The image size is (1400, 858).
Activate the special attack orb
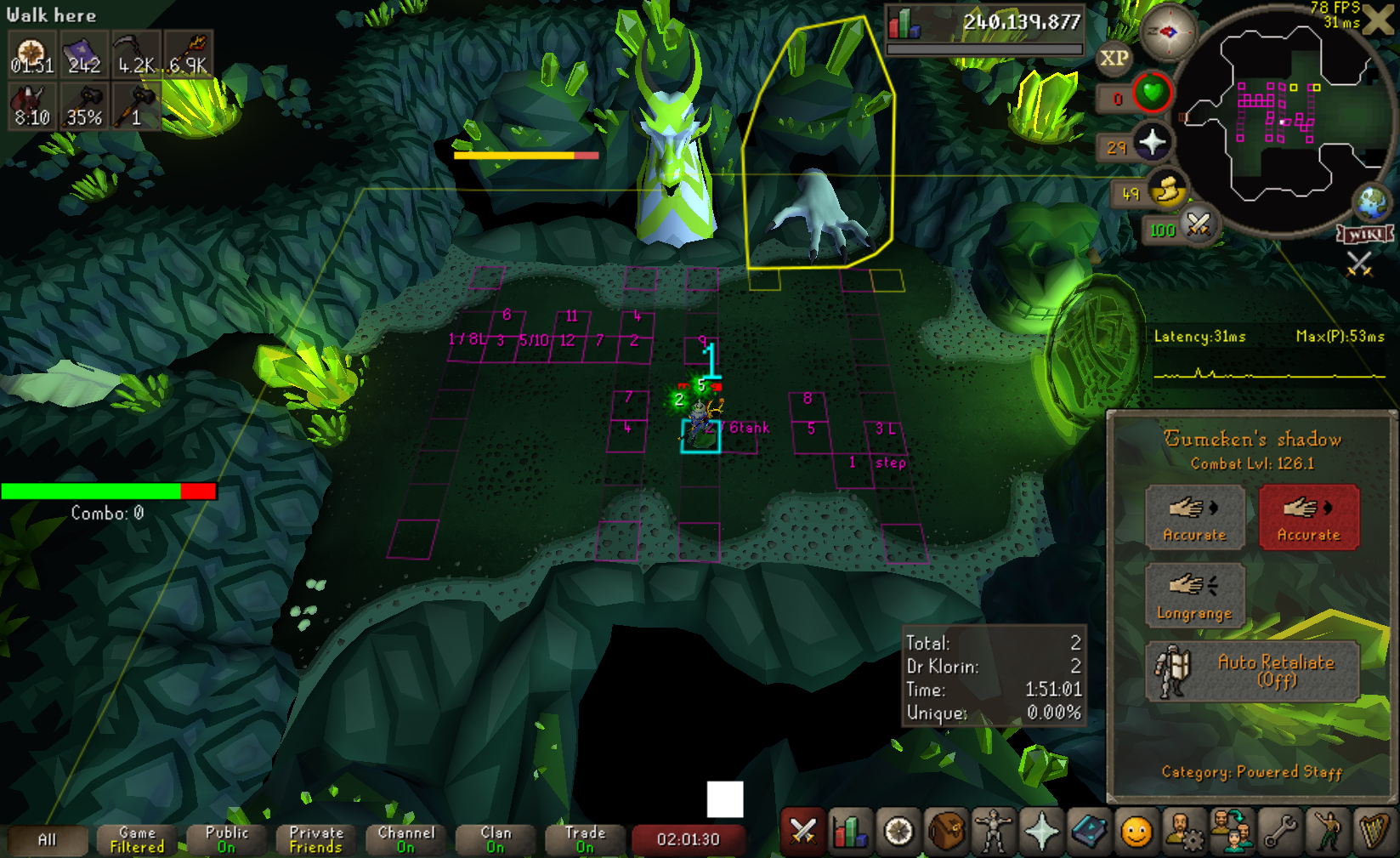1199,225
